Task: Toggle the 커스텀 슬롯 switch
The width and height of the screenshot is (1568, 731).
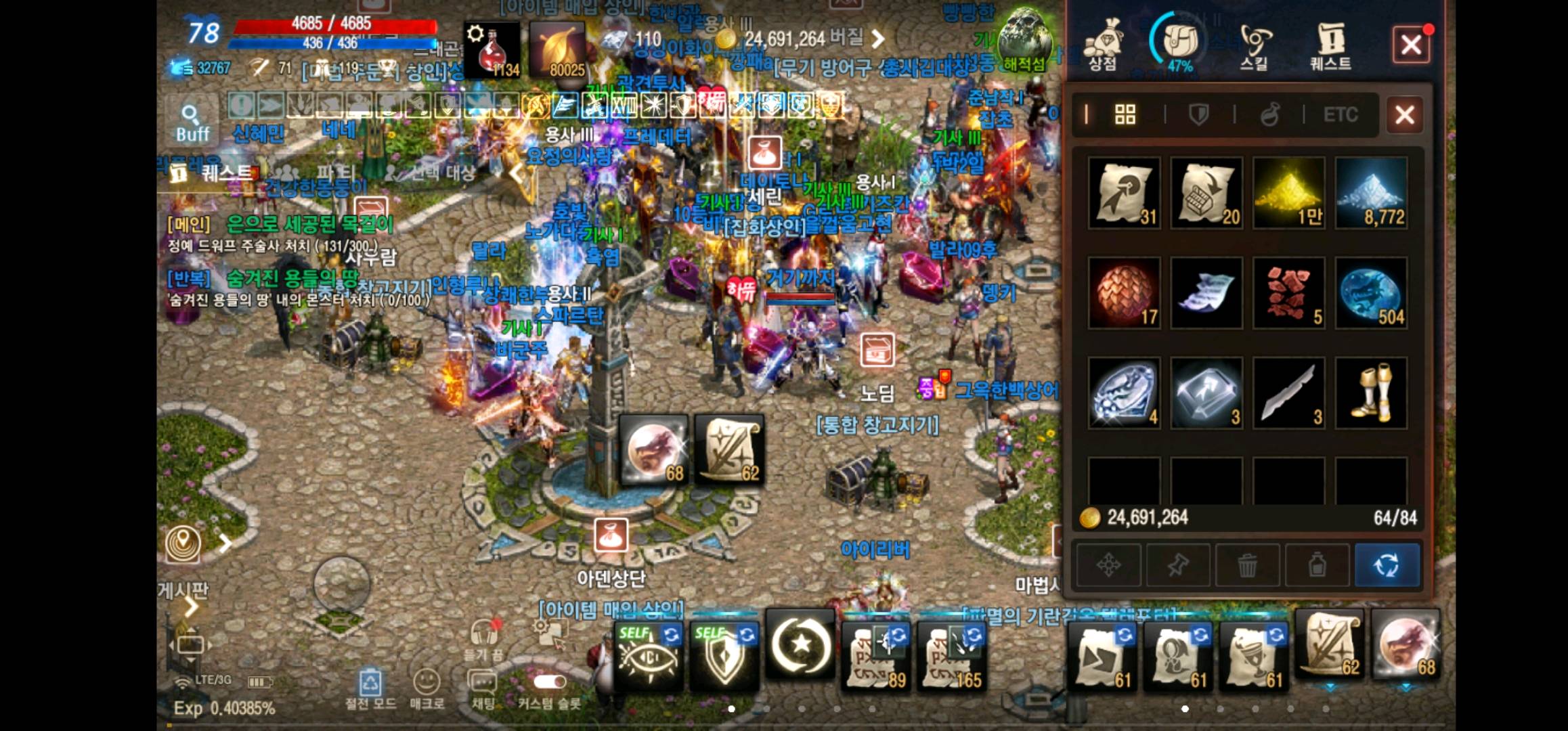Action: [549, 682]
